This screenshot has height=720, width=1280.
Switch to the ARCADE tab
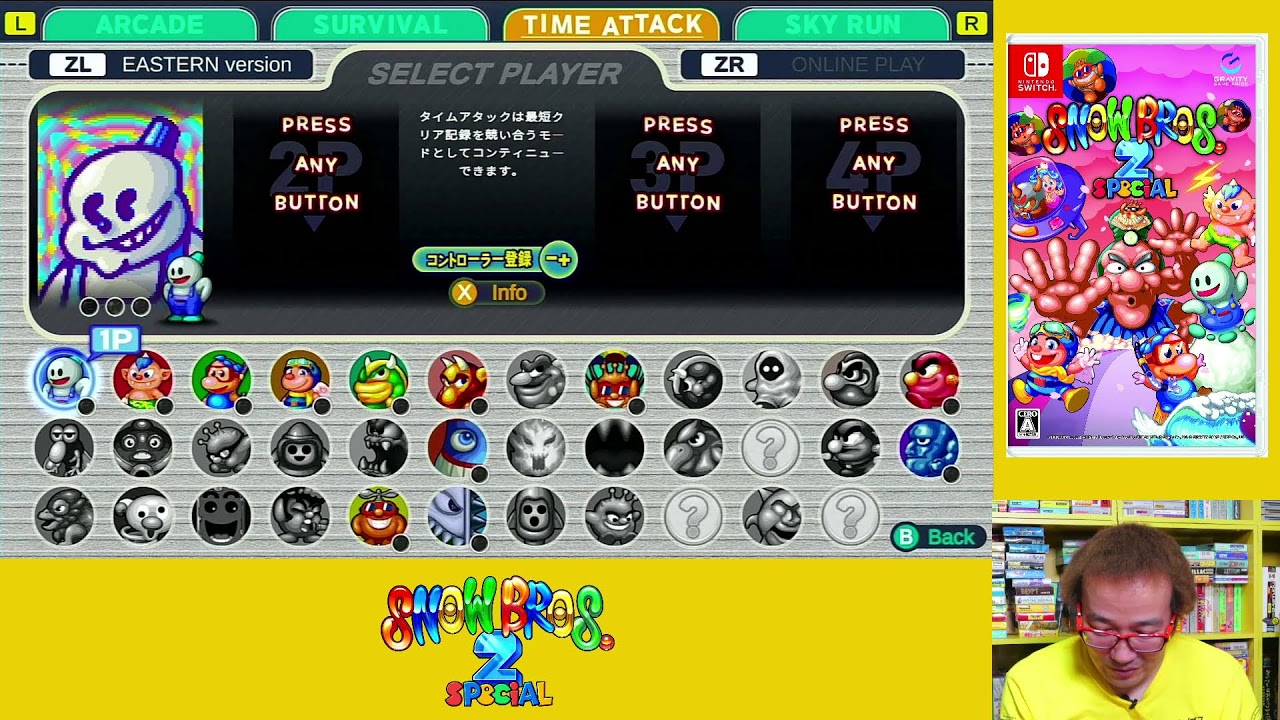click(150, 24)
